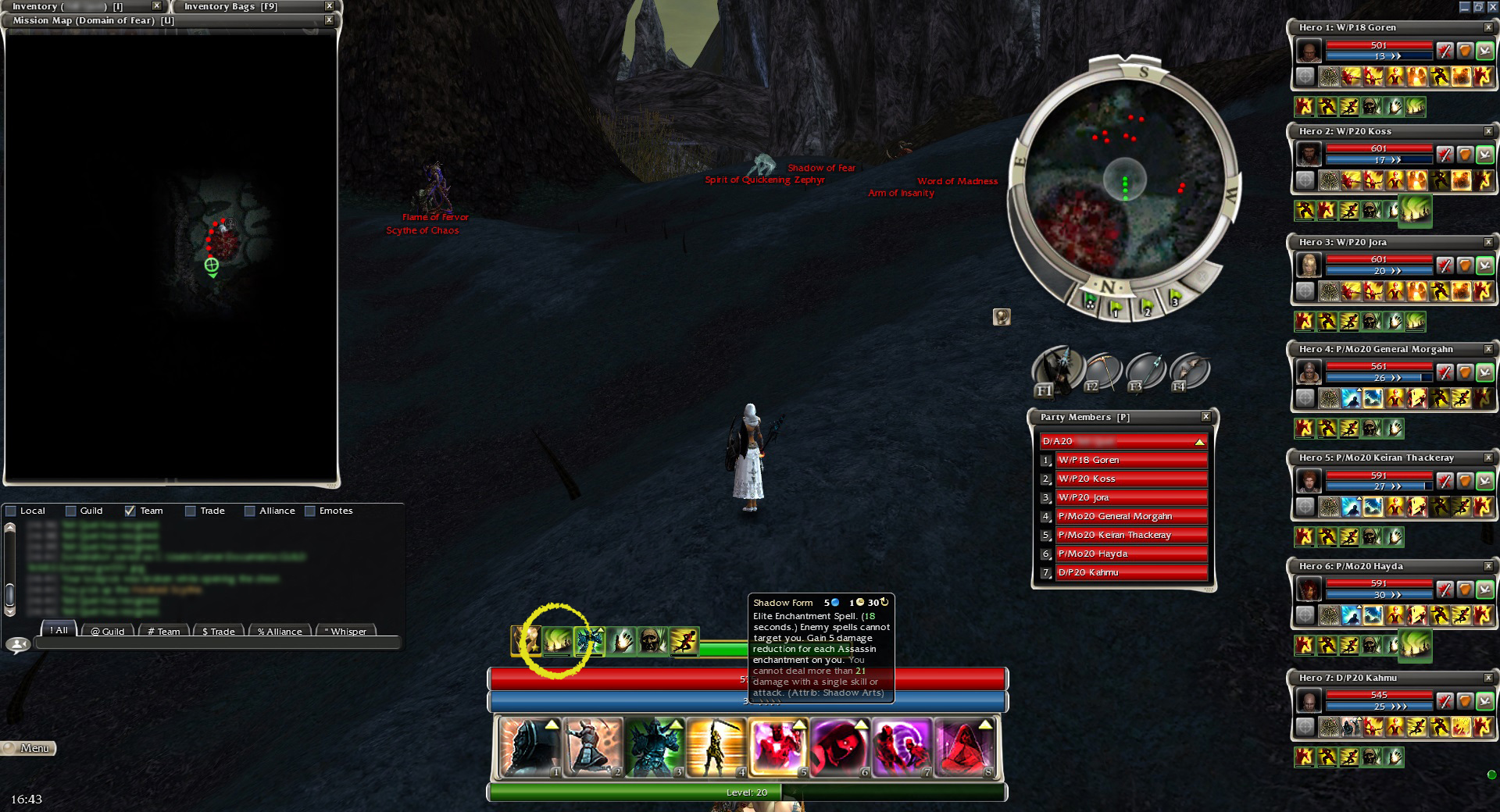Screen dimensions: 1500x812
Task: Select General Morgahn in the party list
Action: pyautogui.click(x=1130, y=516)
